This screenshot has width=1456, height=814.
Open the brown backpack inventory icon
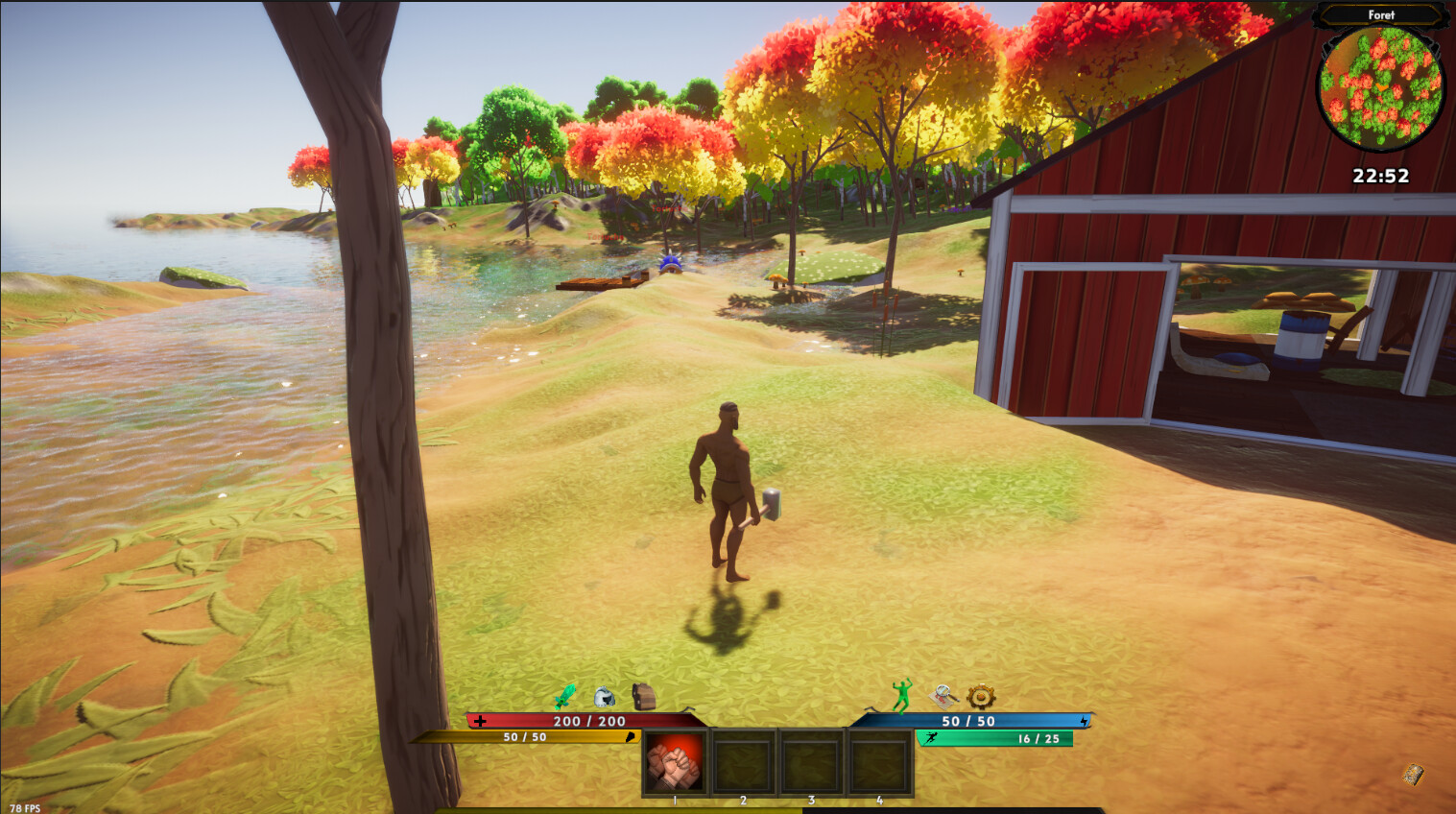643,696
